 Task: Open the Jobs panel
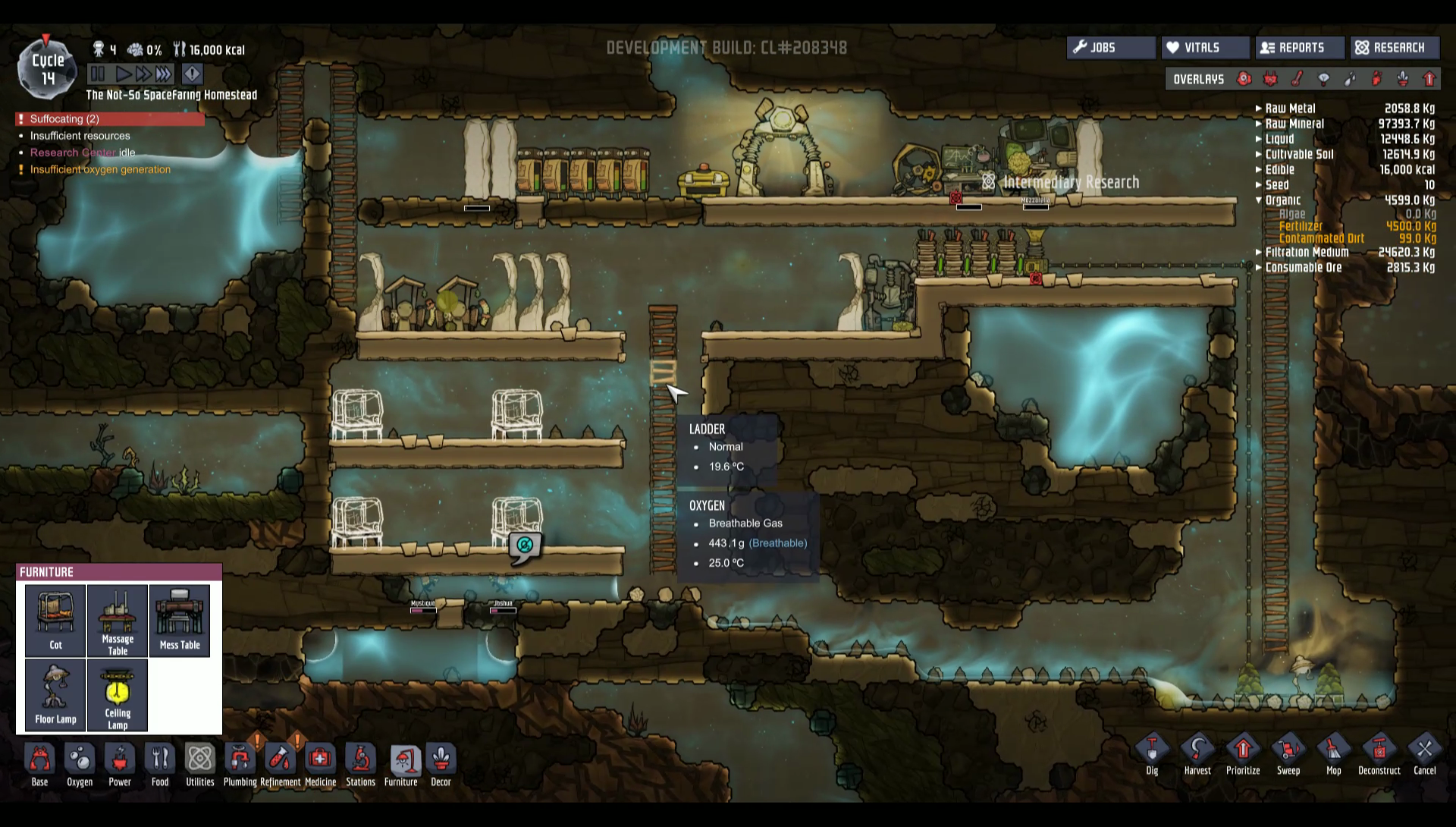pyautogui.click(x=1111, y=48)
